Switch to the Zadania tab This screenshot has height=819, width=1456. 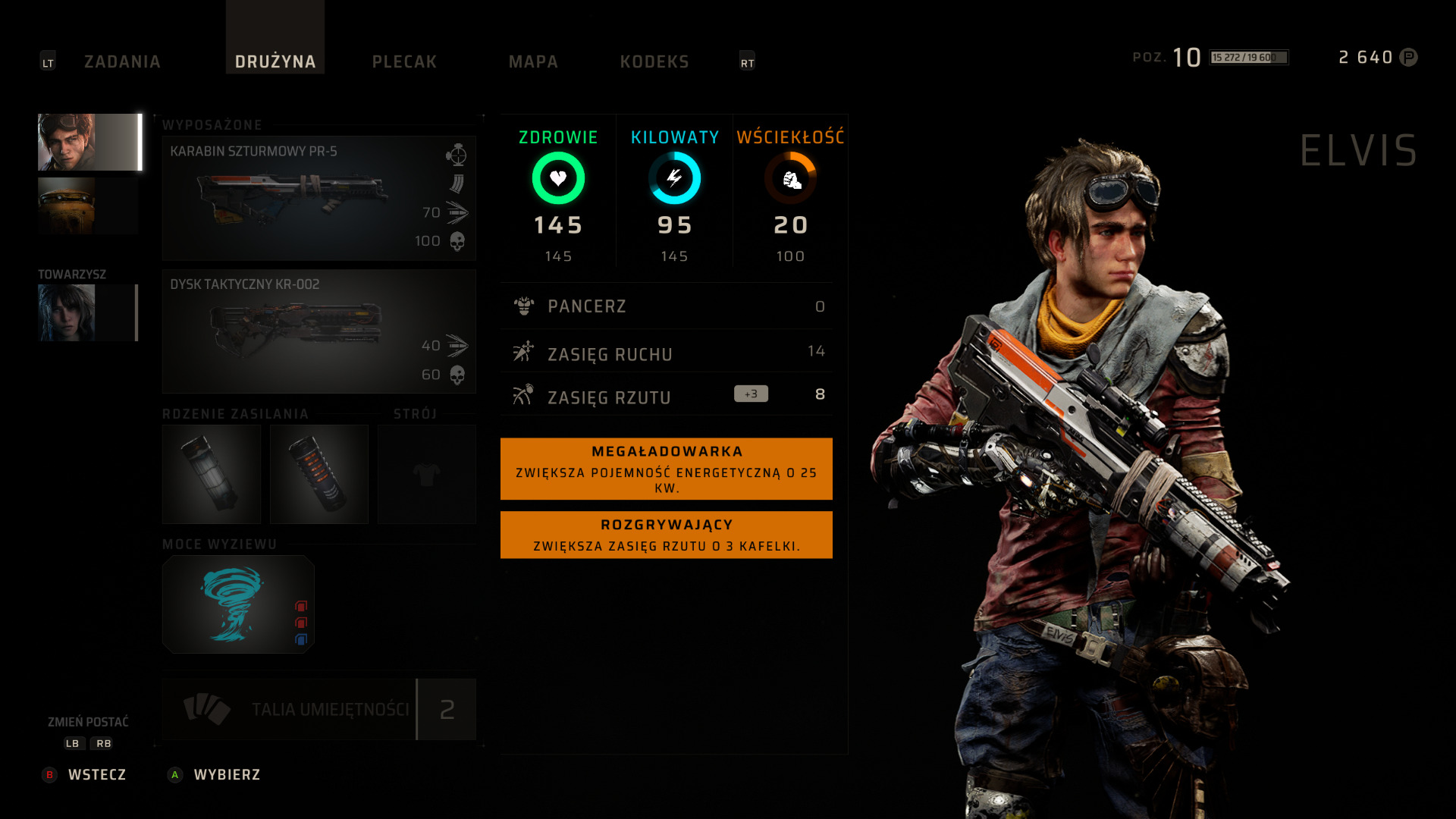[122, 61]
